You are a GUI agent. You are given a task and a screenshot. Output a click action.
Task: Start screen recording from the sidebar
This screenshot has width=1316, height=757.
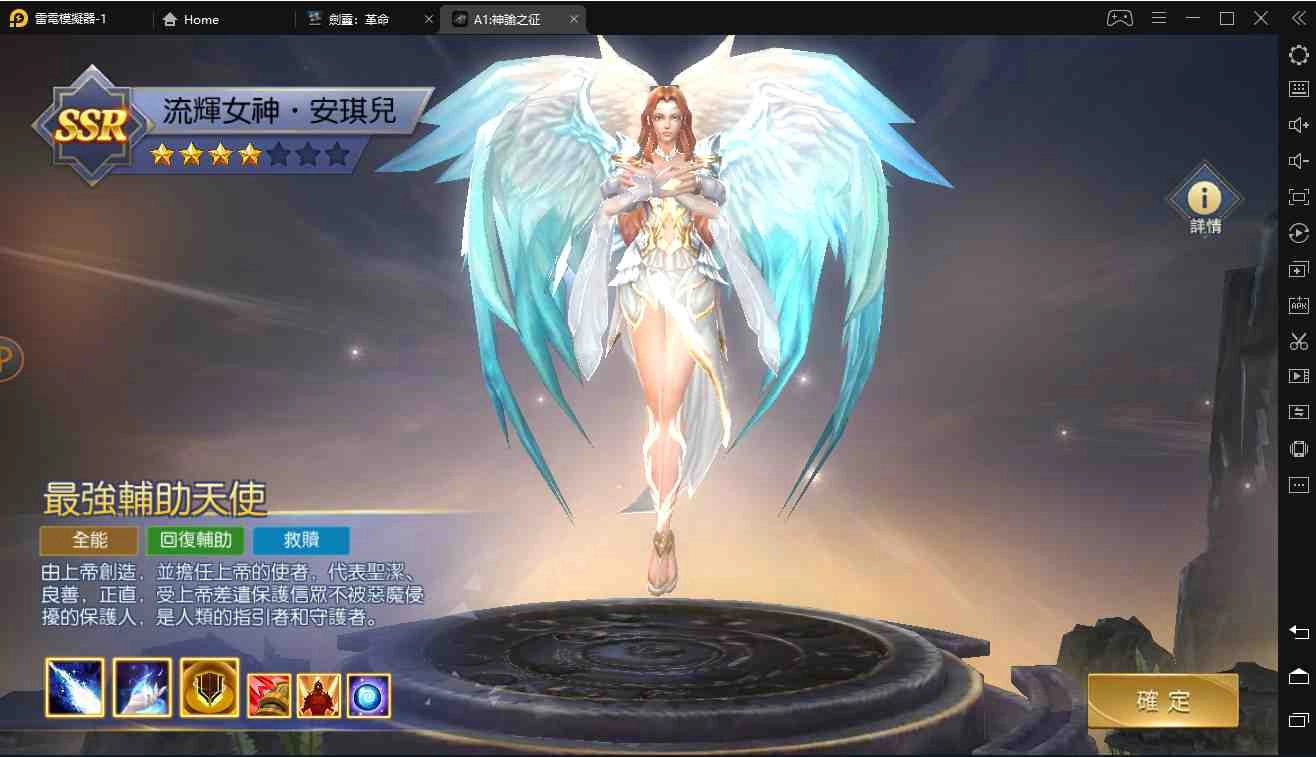(x=1297, y=376)
